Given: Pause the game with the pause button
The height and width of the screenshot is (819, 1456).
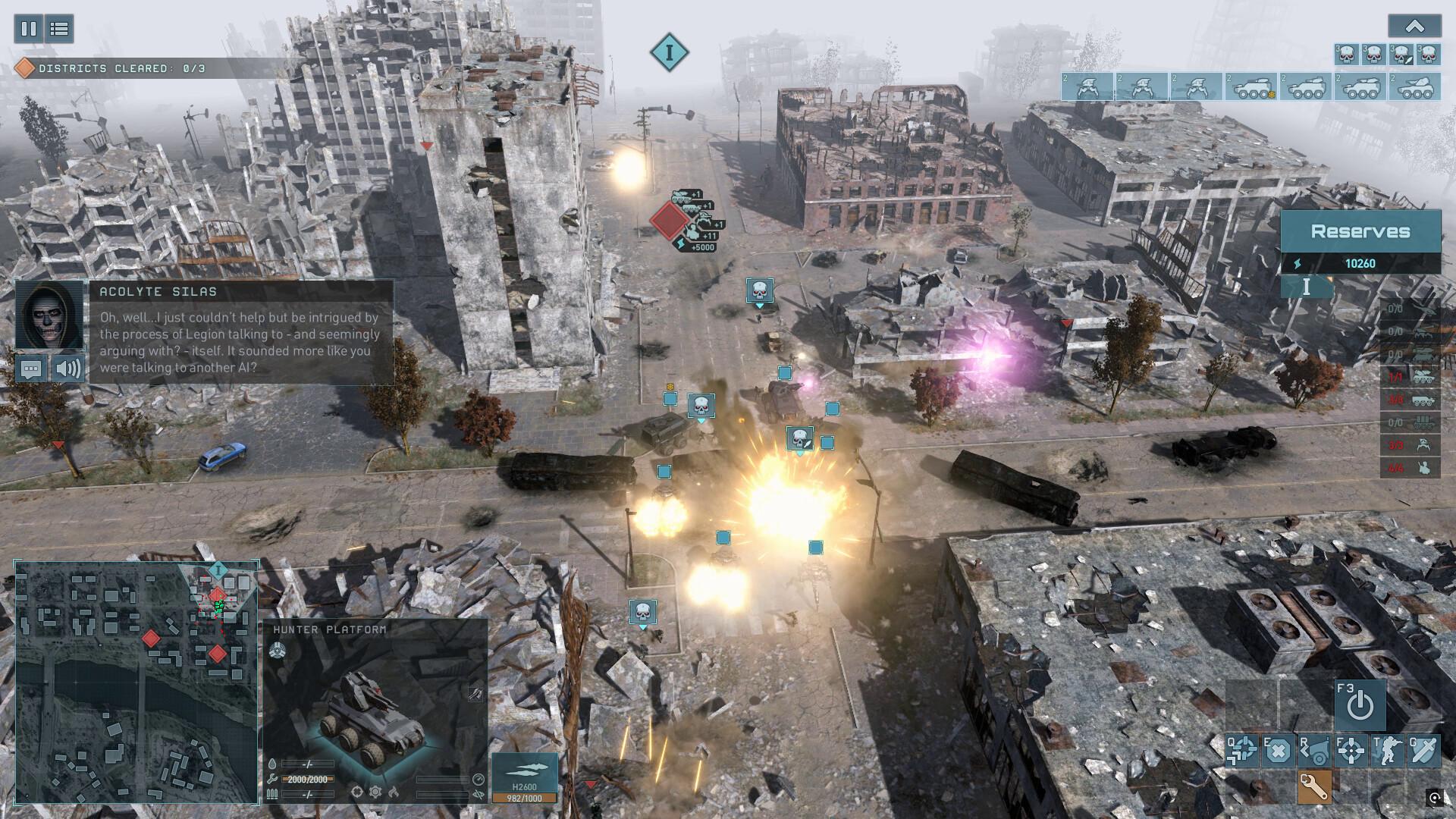Looking at the screenshot, I should coord(28,29).
